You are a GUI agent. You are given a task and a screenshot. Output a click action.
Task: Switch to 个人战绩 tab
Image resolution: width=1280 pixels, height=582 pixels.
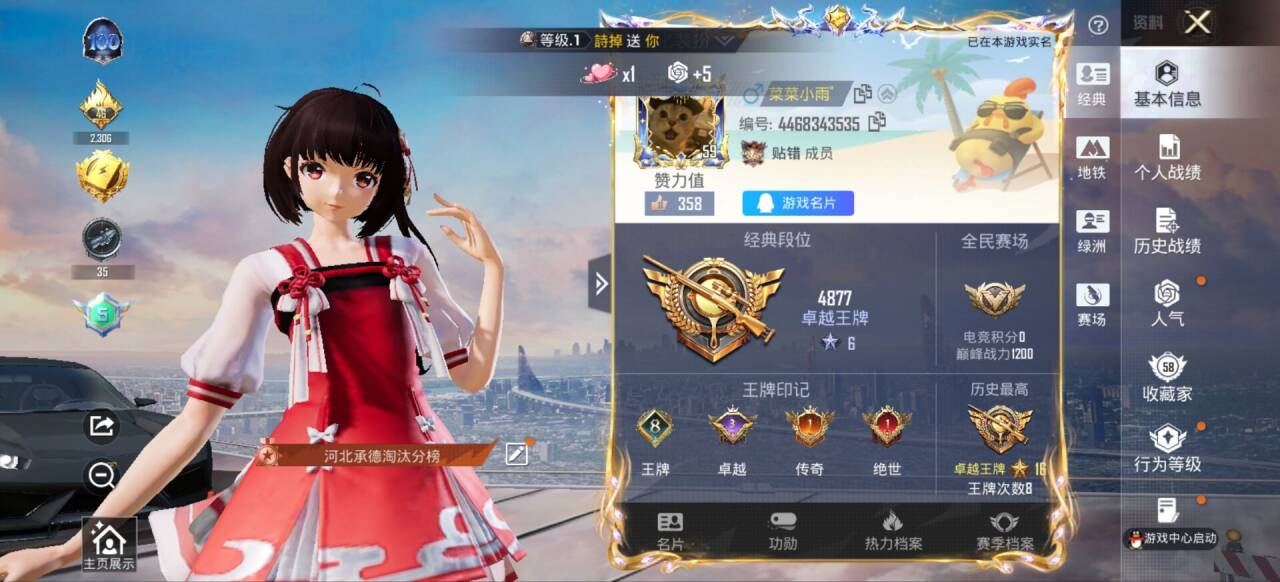click(1167, 158)
